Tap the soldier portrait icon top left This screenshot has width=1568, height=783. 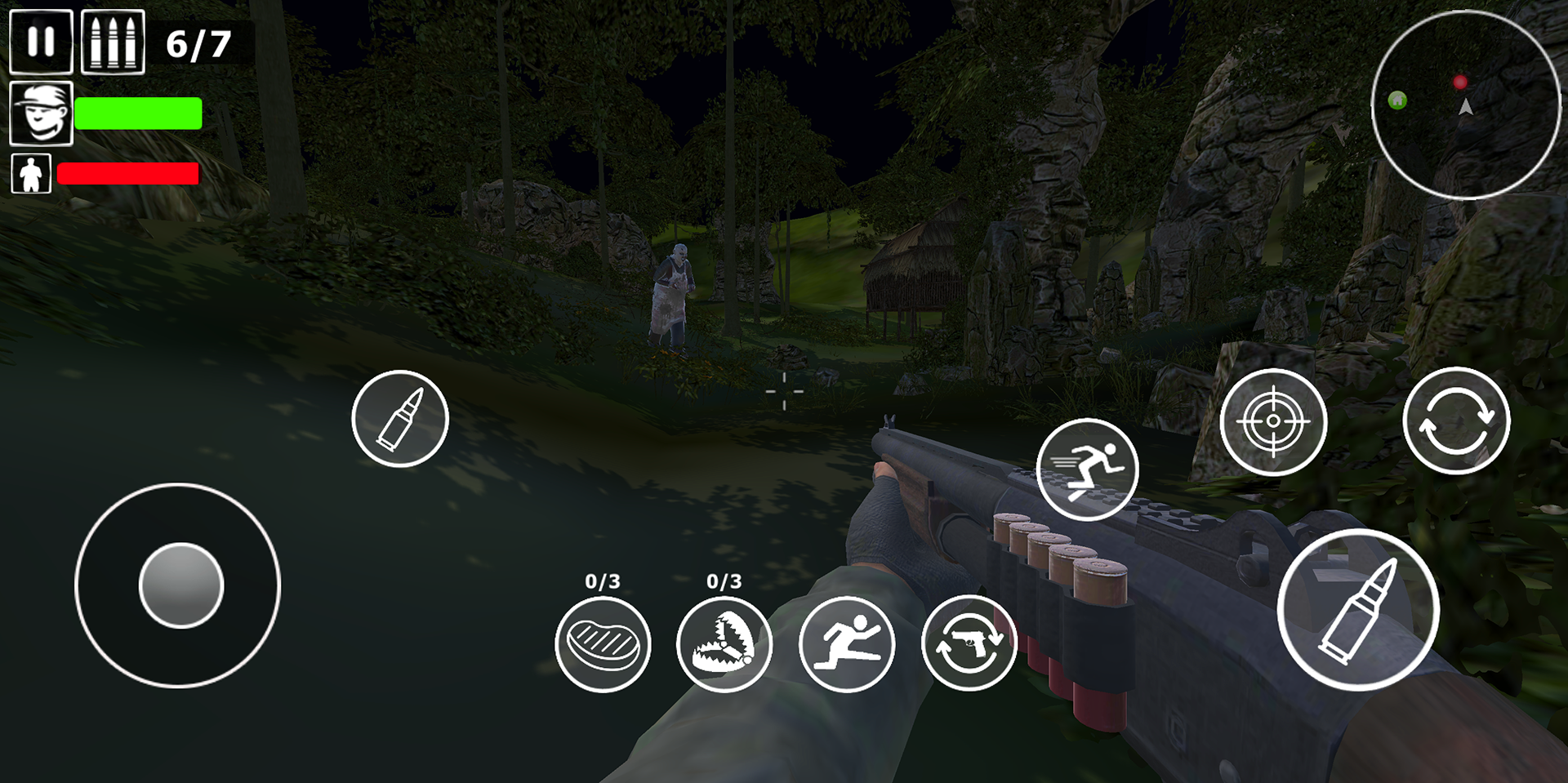40,113
